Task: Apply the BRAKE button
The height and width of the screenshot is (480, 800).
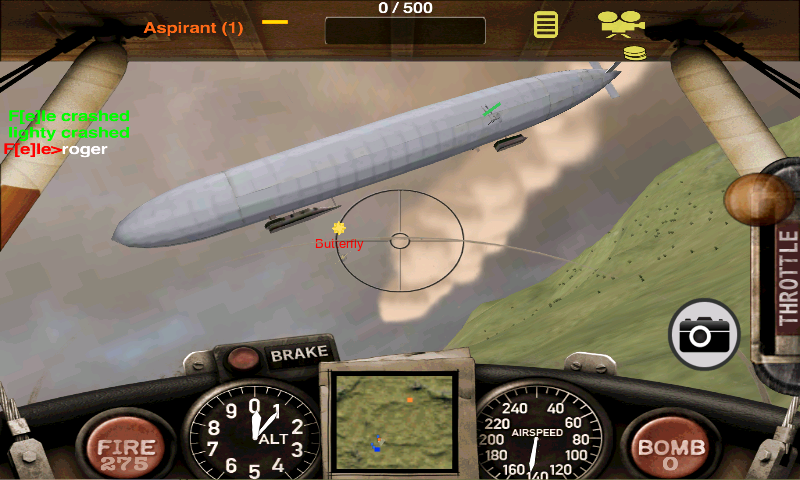Action: (298, 353)
